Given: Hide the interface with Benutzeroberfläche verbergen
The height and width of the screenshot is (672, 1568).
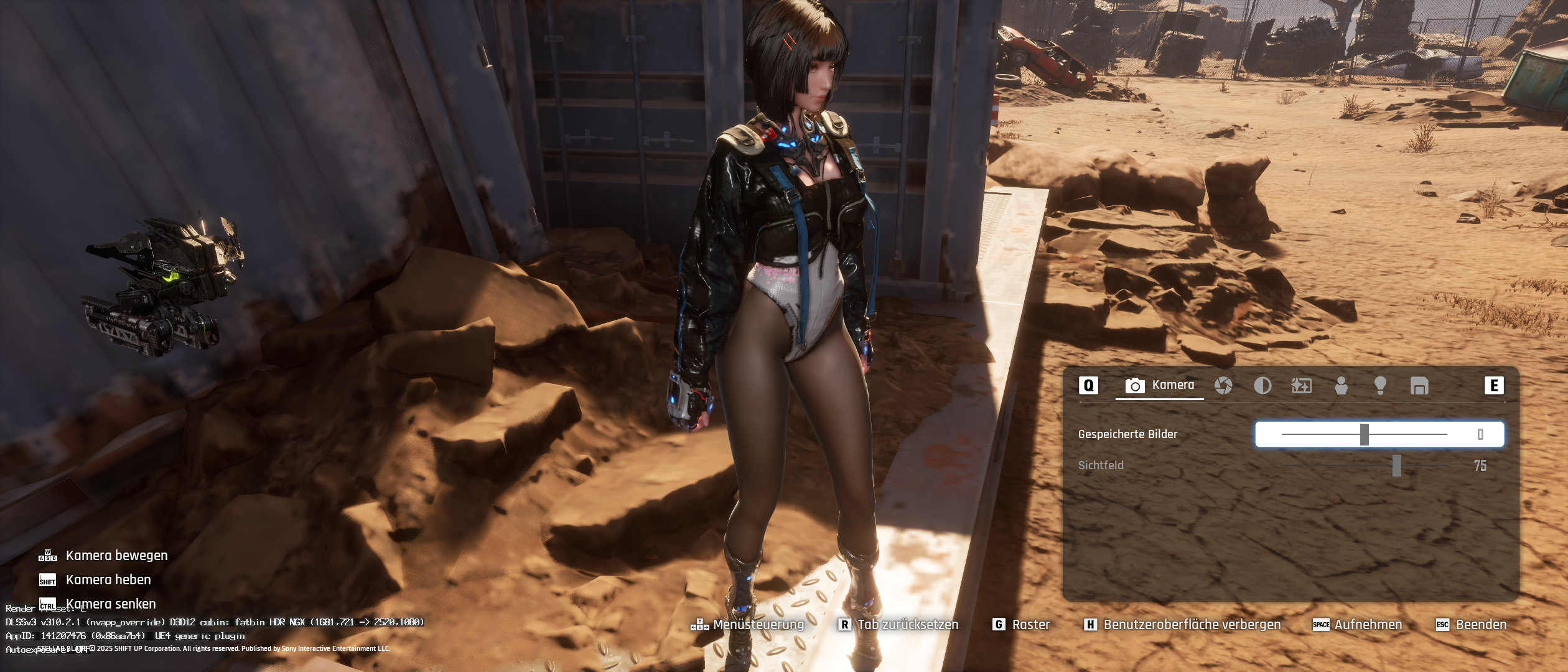Looking at the screenshot, I should 1183,624.
